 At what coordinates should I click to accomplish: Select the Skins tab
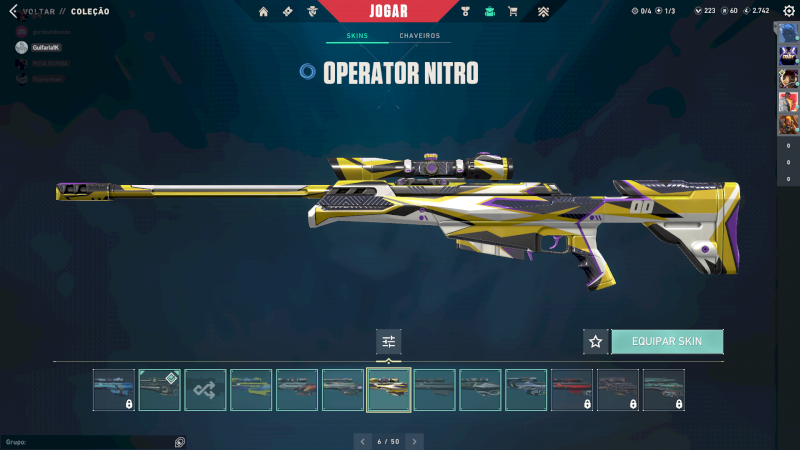point(356,36)
